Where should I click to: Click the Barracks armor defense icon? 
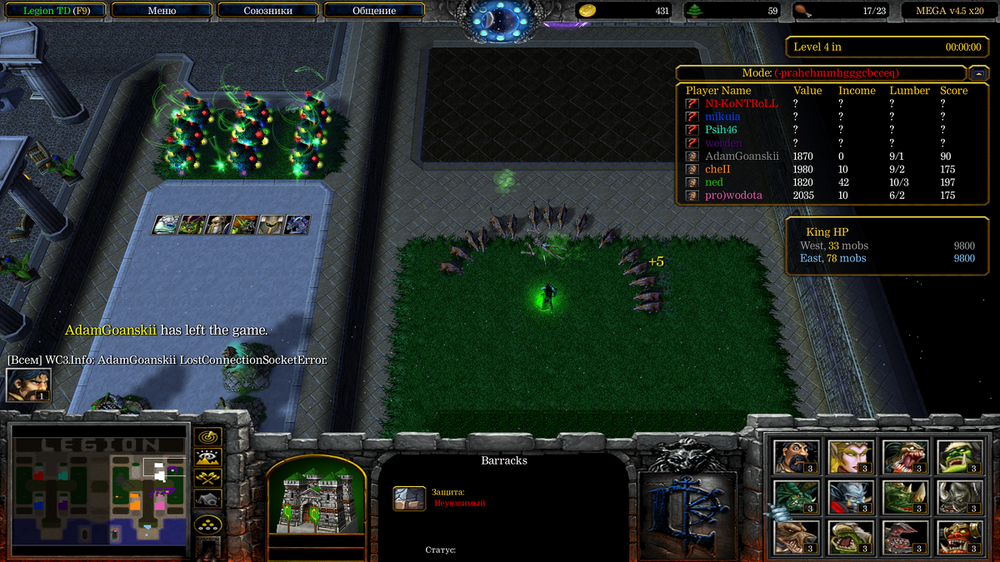(x=409, y=498)
